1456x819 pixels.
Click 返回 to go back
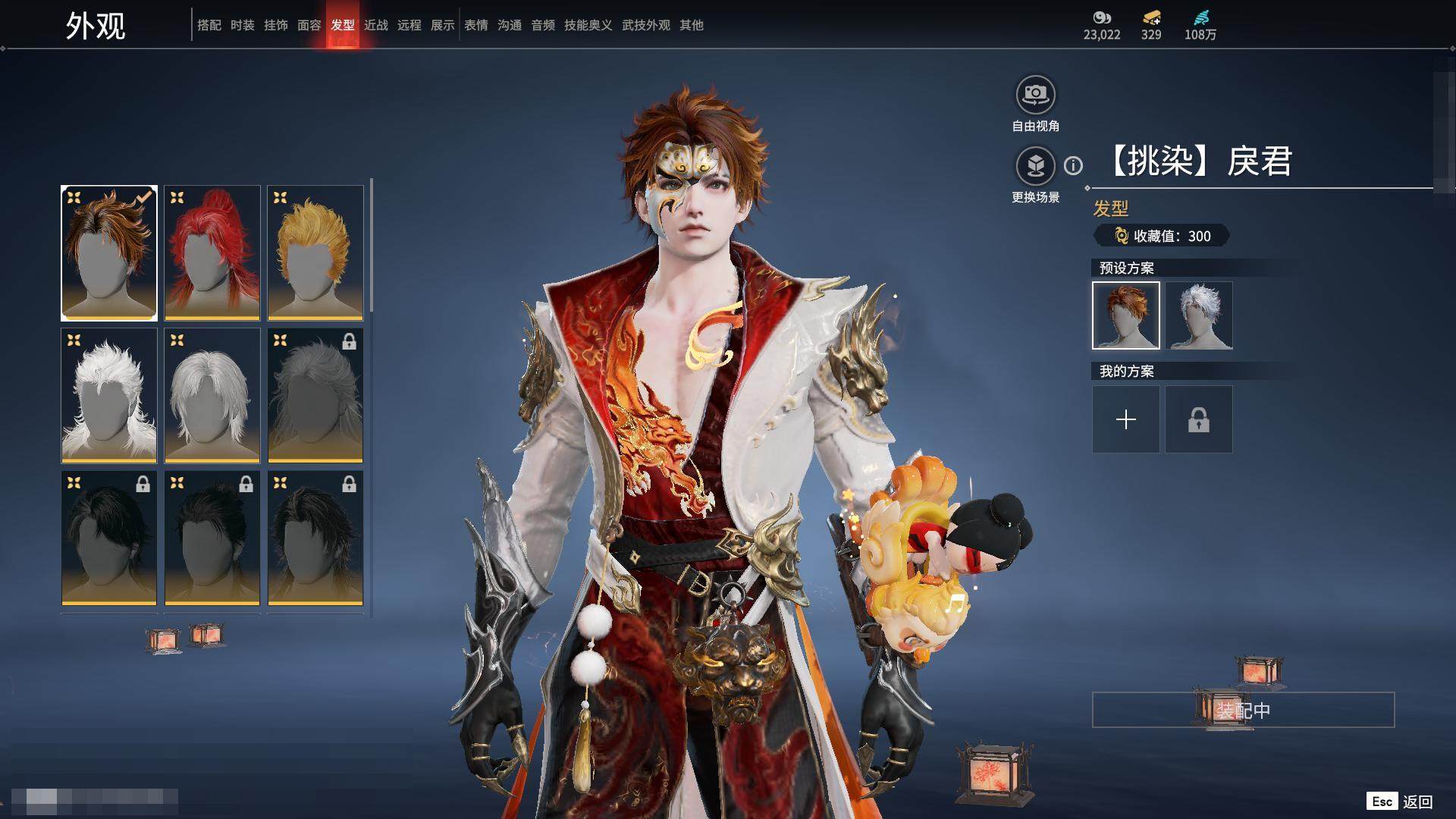click(x=1417, y=802)
